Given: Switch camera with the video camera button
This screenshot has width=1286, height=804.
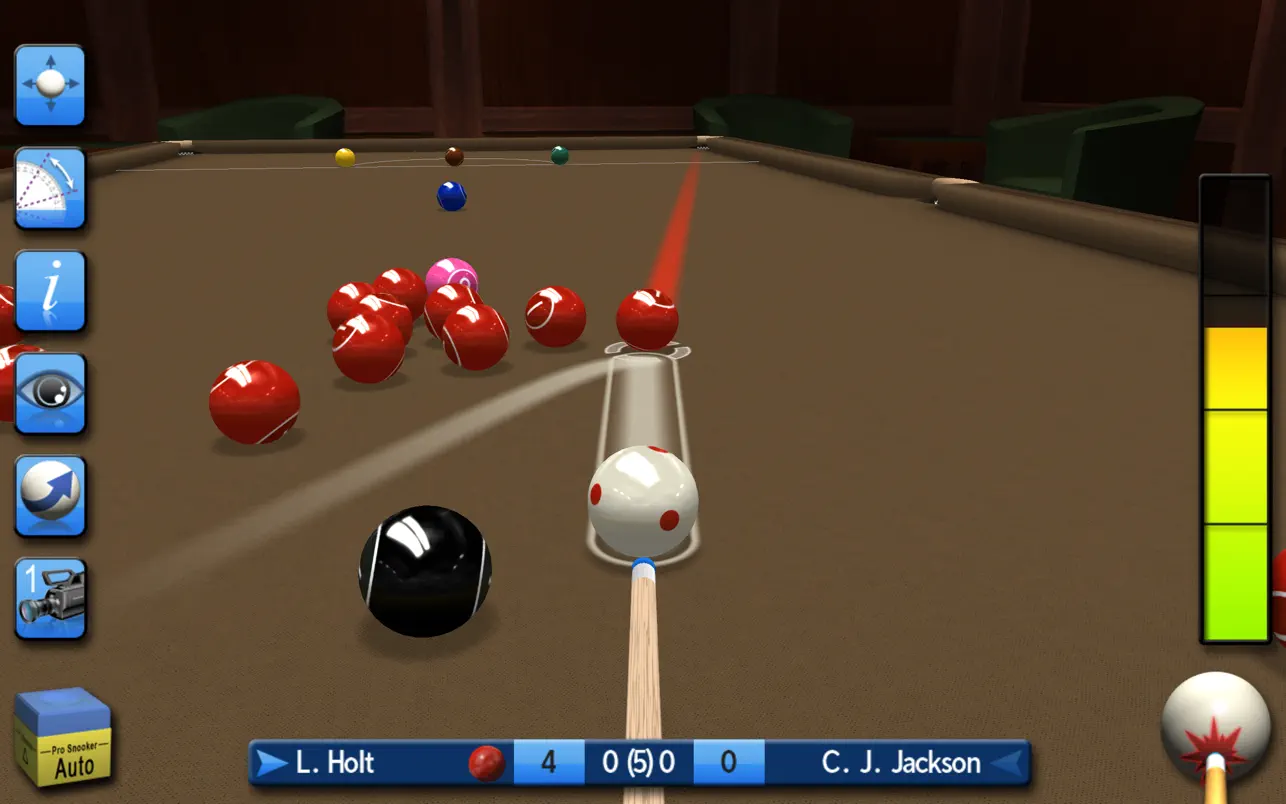Looking at the screenshot, I should (x=50, y=598).
